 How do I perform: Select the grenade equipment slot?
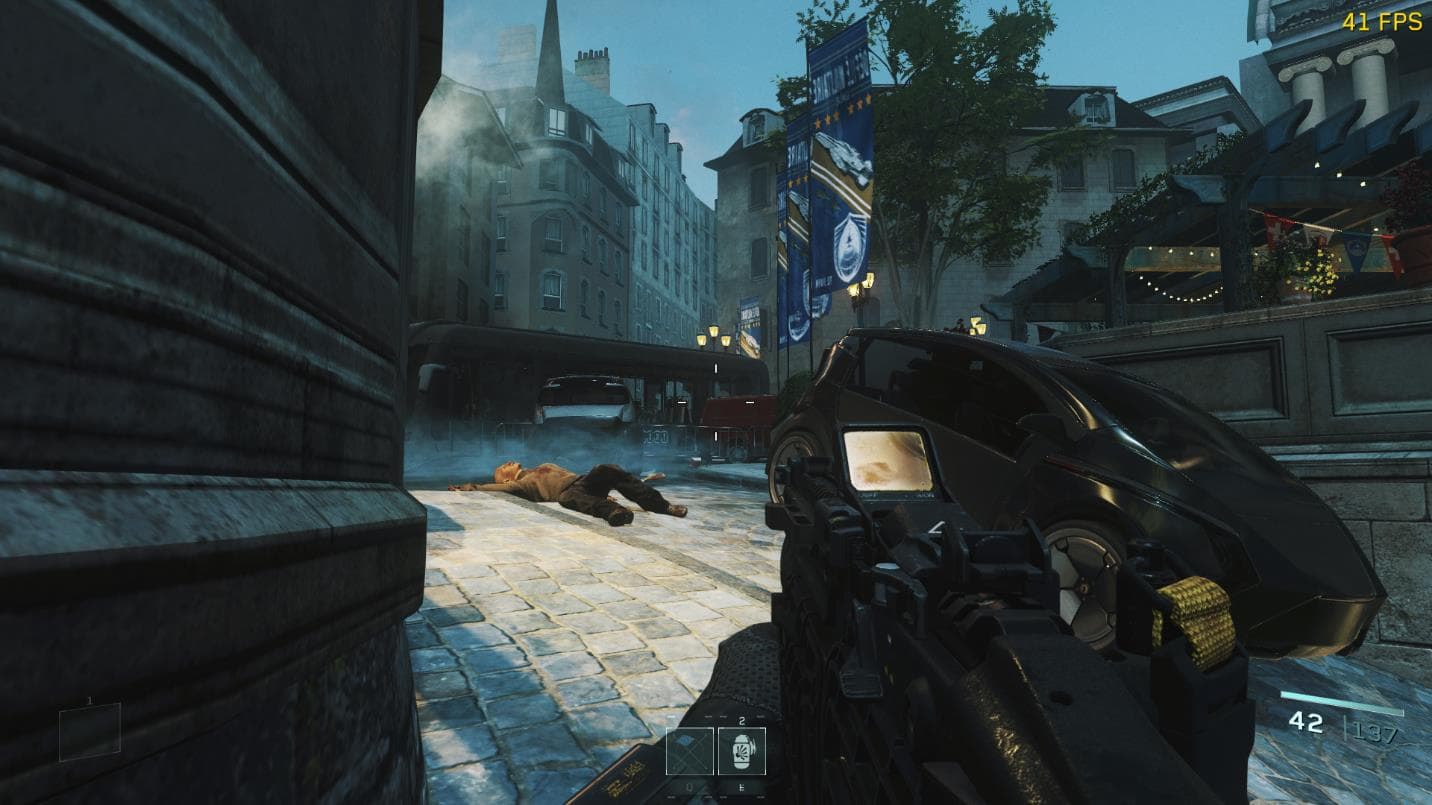coord(742,751)
